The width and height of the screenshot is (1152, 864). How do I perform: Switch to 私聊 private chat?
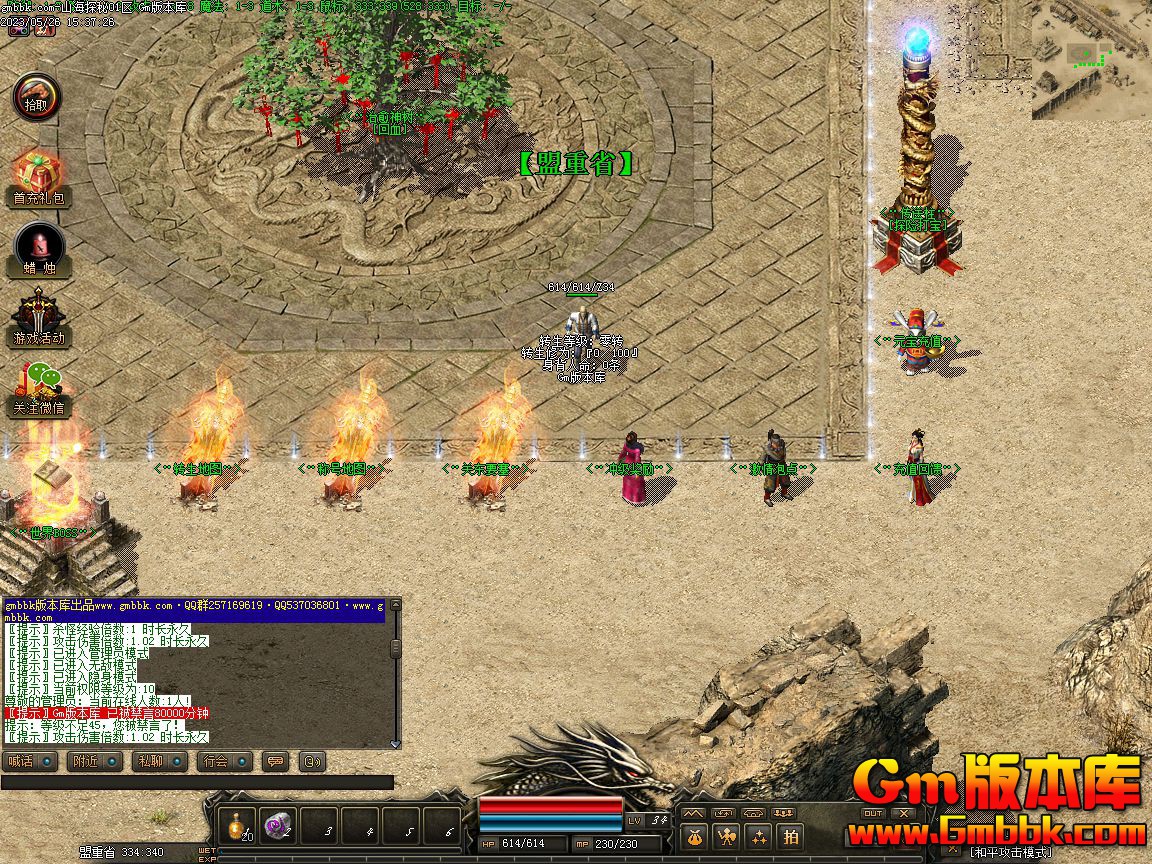tap(159, 761)
